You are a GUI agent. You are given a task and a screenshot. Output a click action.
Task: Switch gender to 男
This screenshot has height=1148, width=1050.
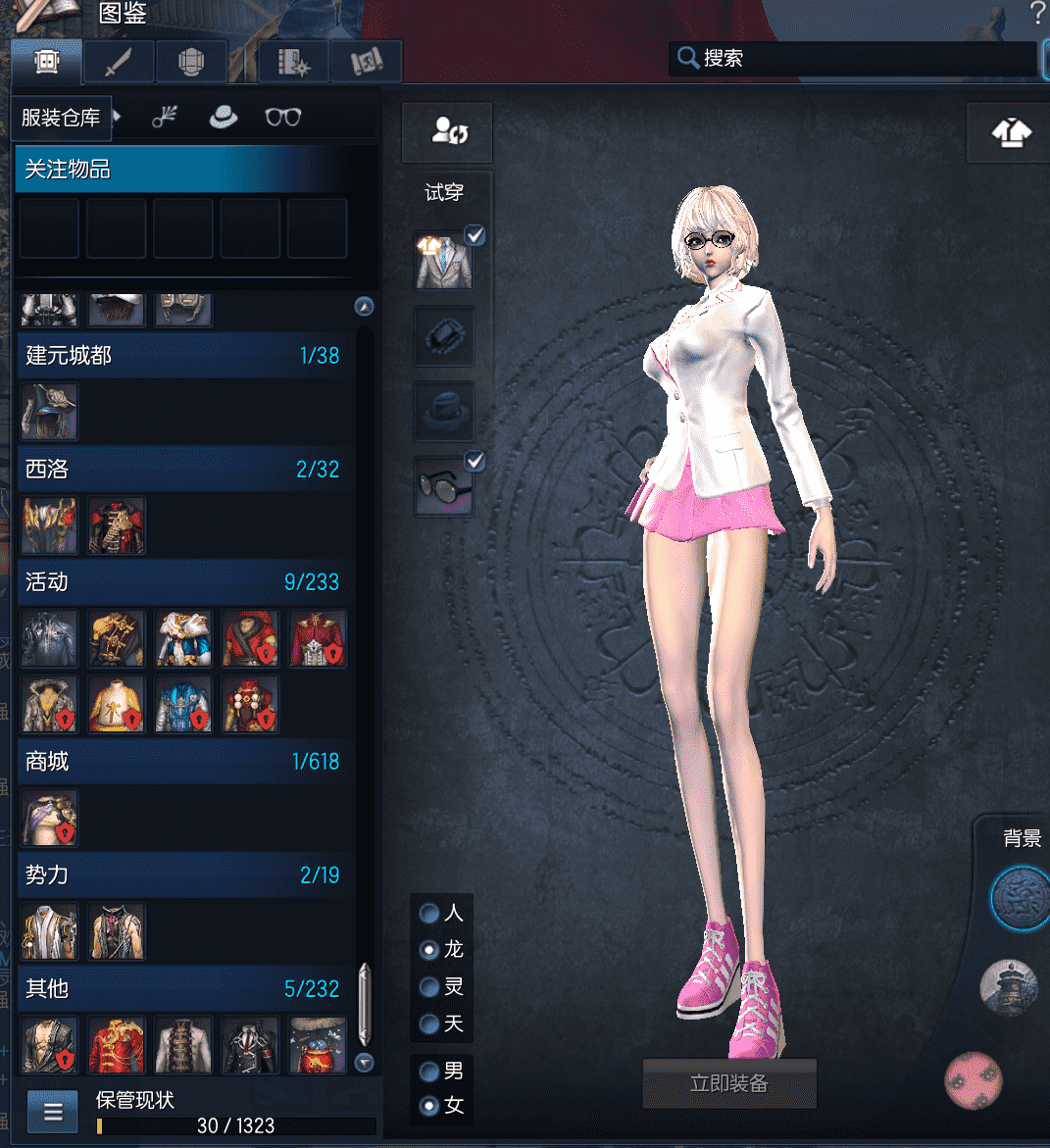pos(429,1071)
